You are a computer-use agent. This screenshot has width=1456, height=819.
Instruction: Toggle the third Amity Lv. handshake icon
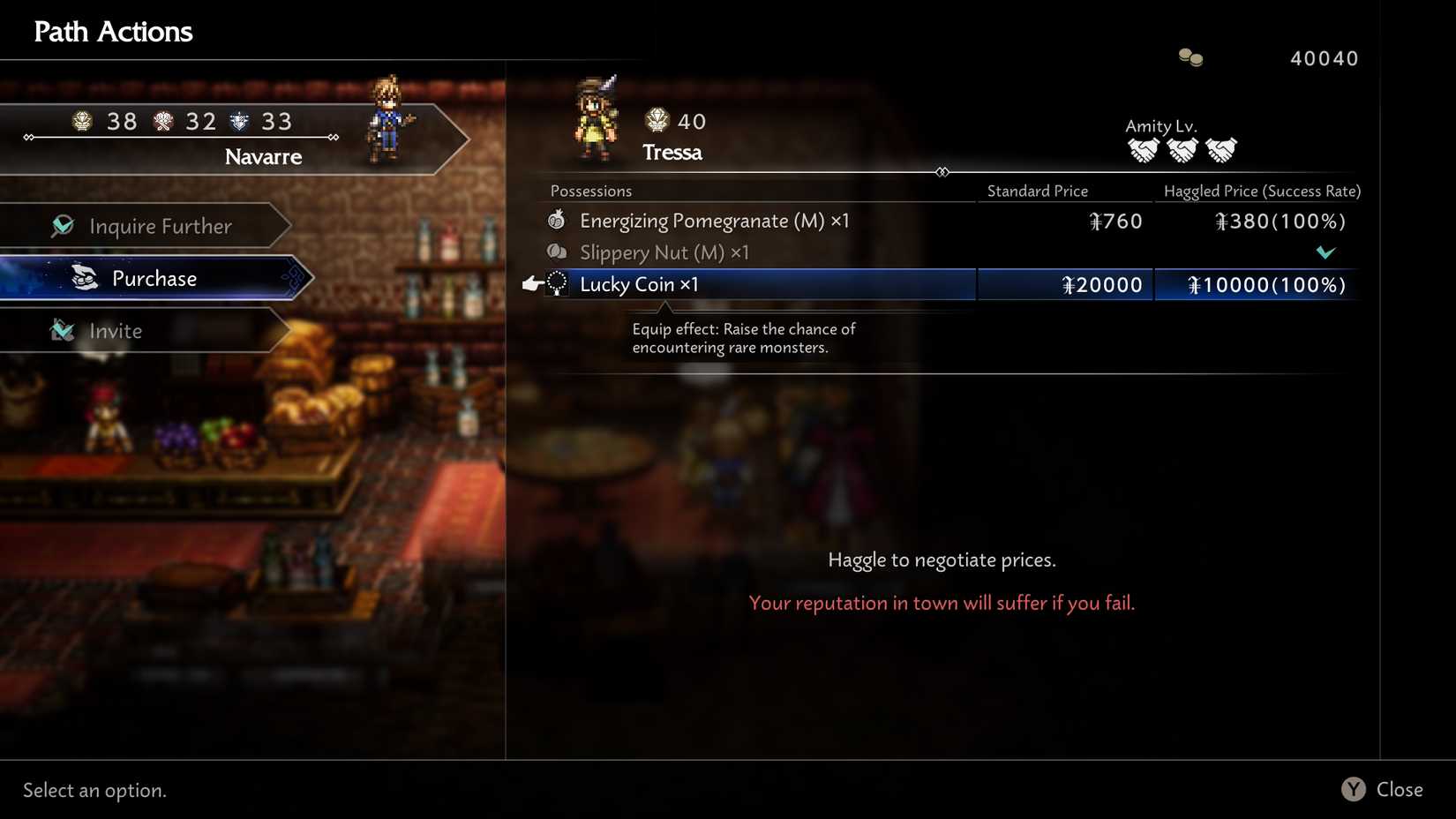coord(1223,150)
